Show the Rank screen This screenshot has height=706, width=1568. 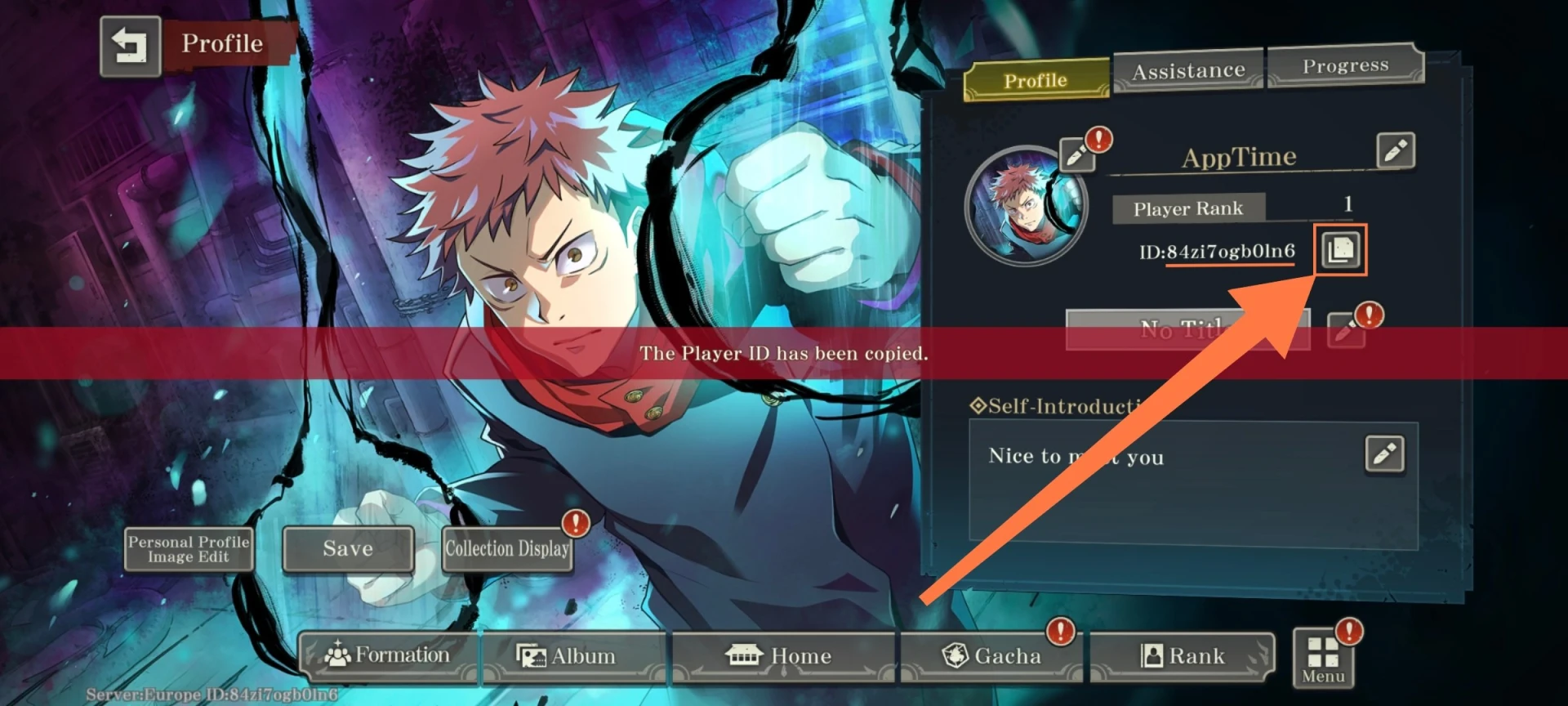coord(1183,655)
